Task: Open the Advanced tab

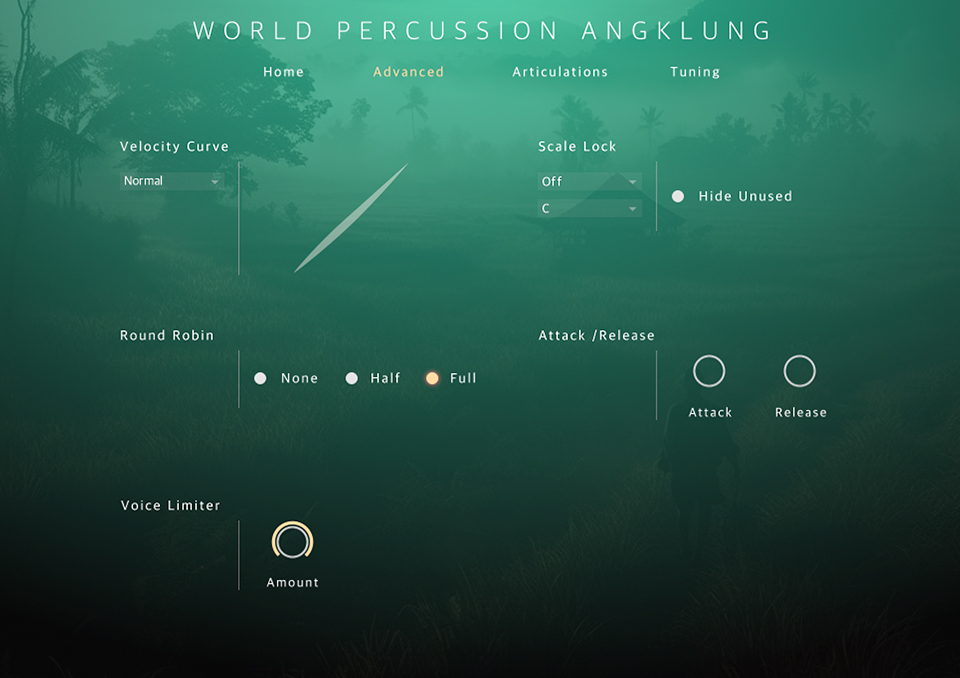Action: pyautogui.click(x=408, y=72)
